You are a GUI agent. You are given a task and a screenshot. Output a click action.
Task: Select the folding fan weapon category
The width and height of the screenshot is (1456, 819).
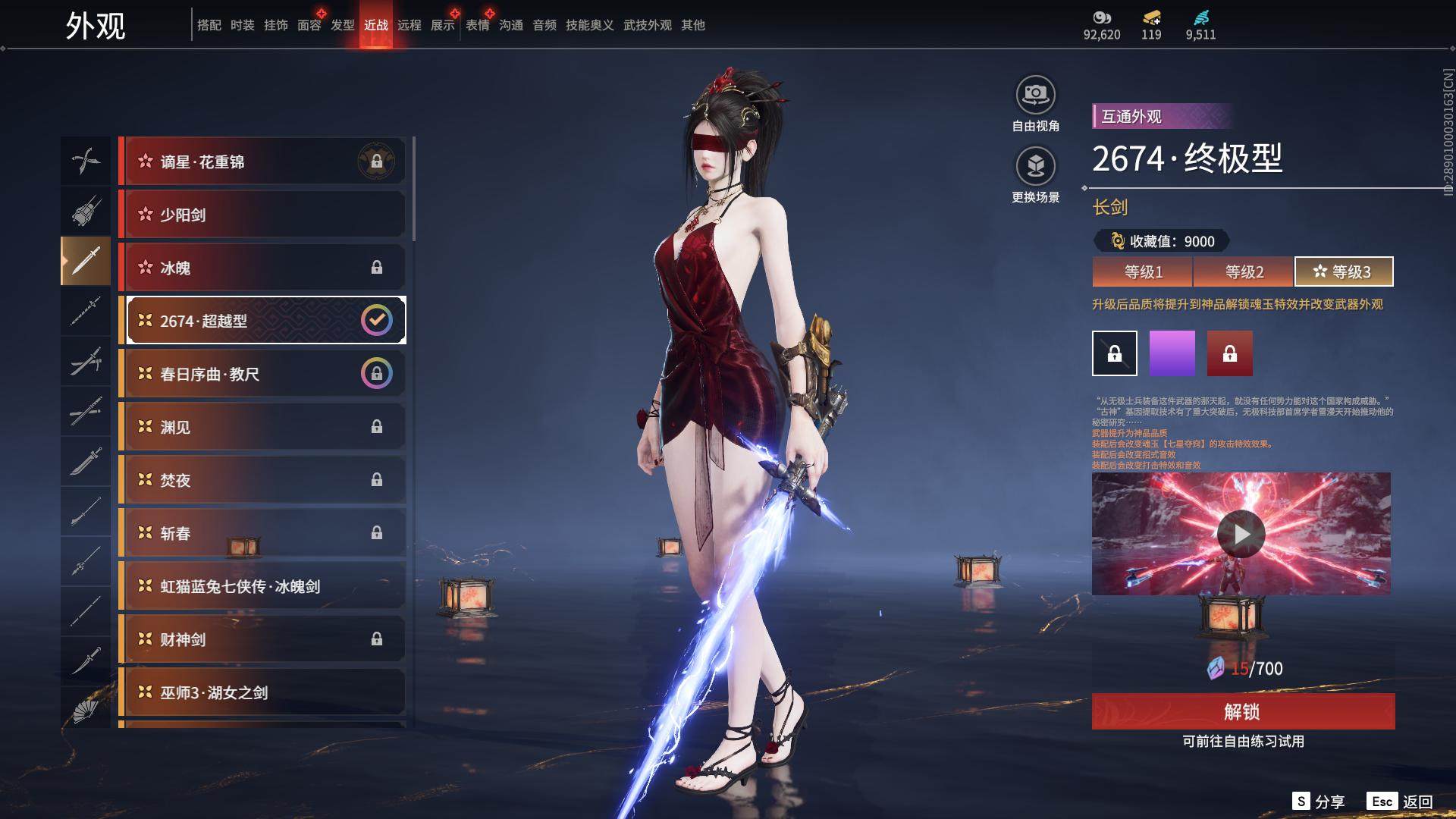coord(86,711)
